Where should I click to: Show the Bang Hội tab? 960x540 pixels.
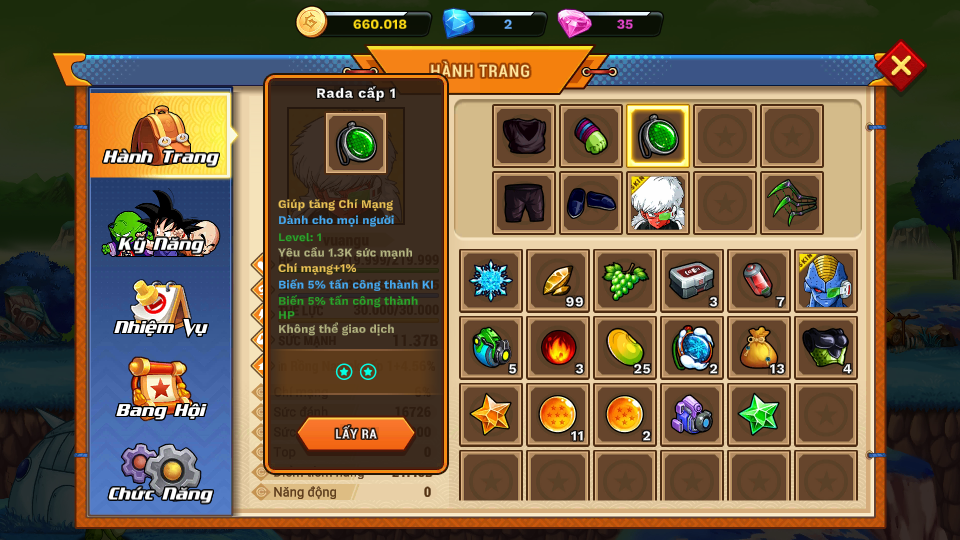click(x=160, y=390)
